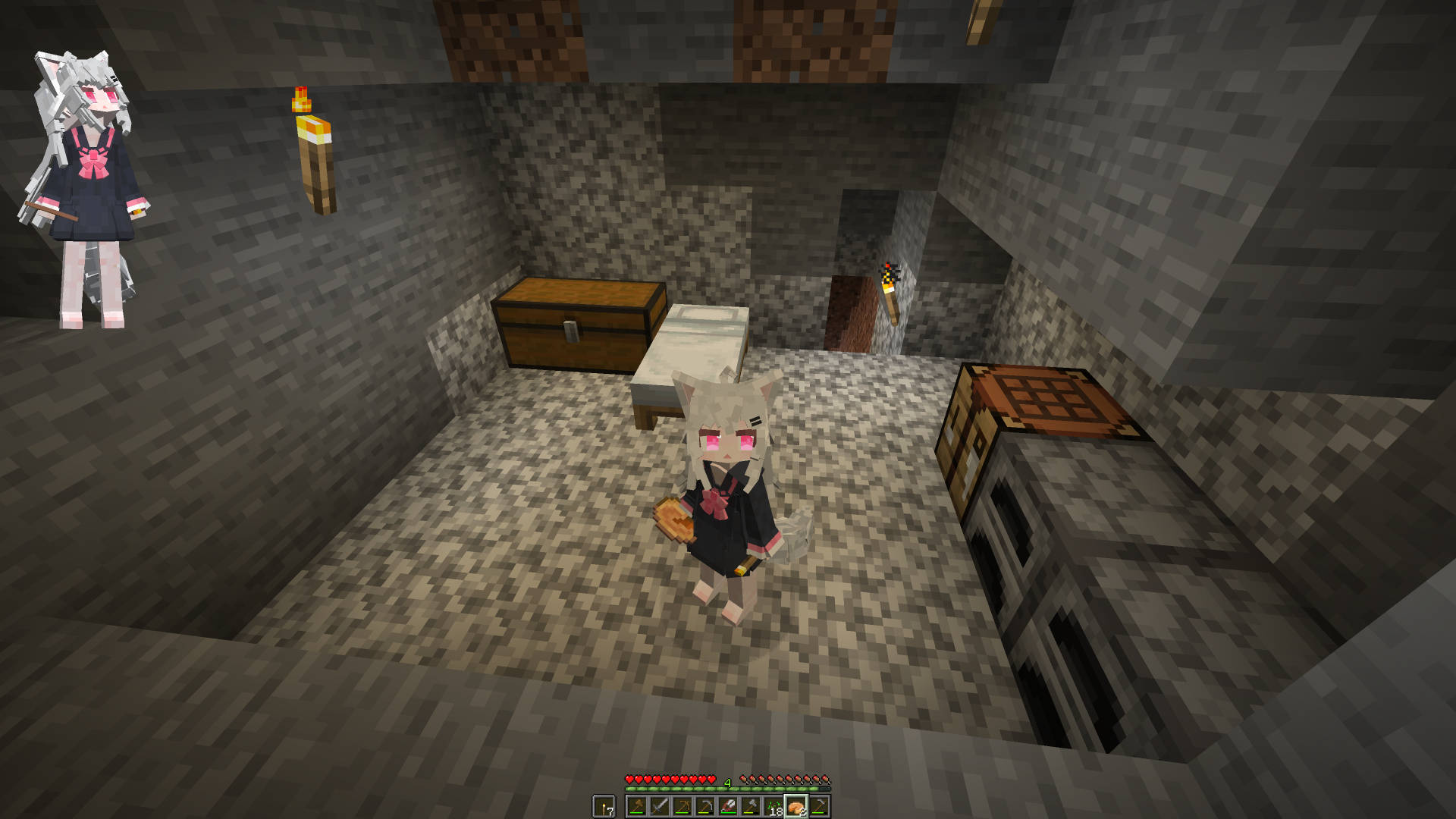
Task: Choose the stone axe hotbar slot
Action: [751, 806]
